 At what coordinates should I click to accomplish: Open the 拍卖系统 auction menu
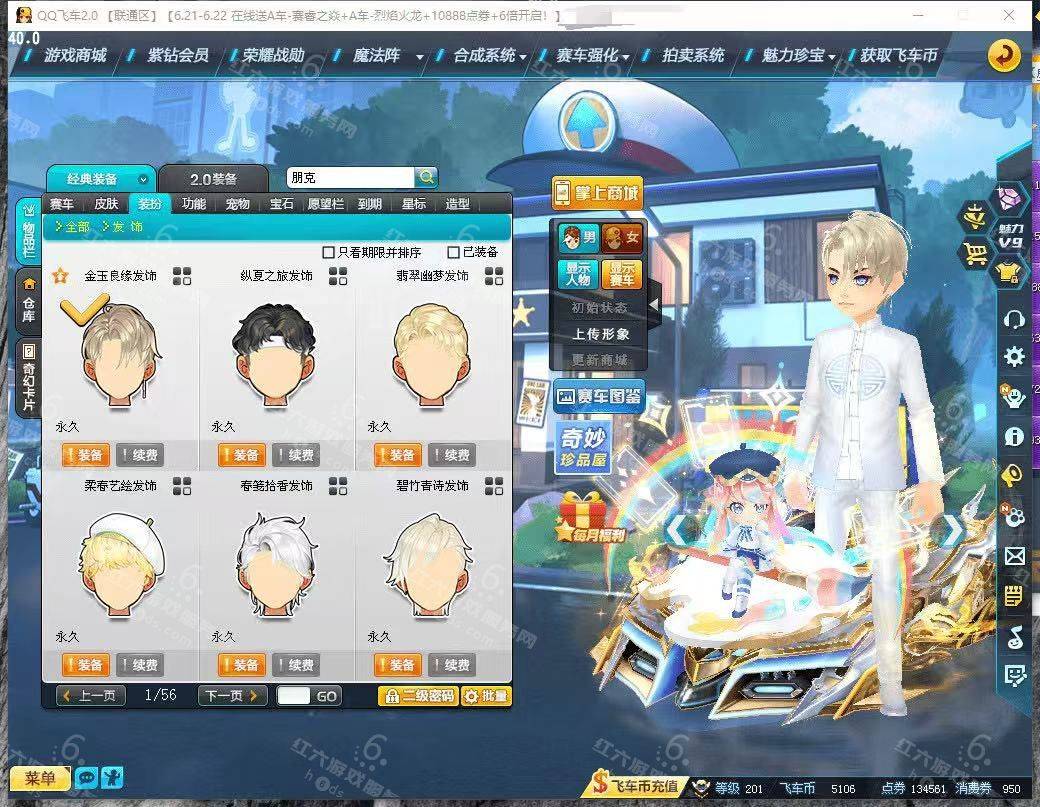[x=693, y=55]
